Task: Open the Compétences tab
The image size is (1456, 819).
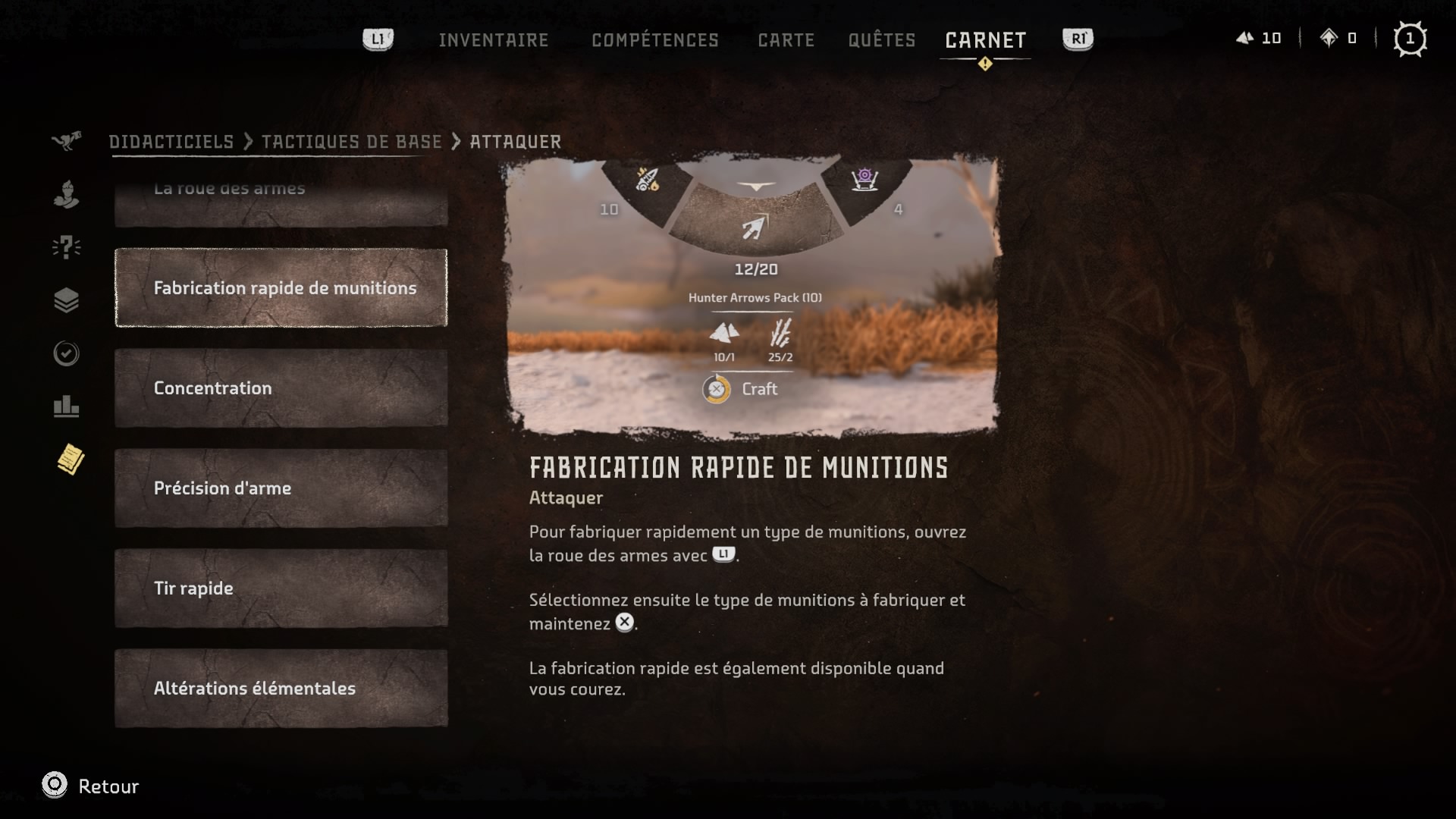Action: [x=654, y=39]
